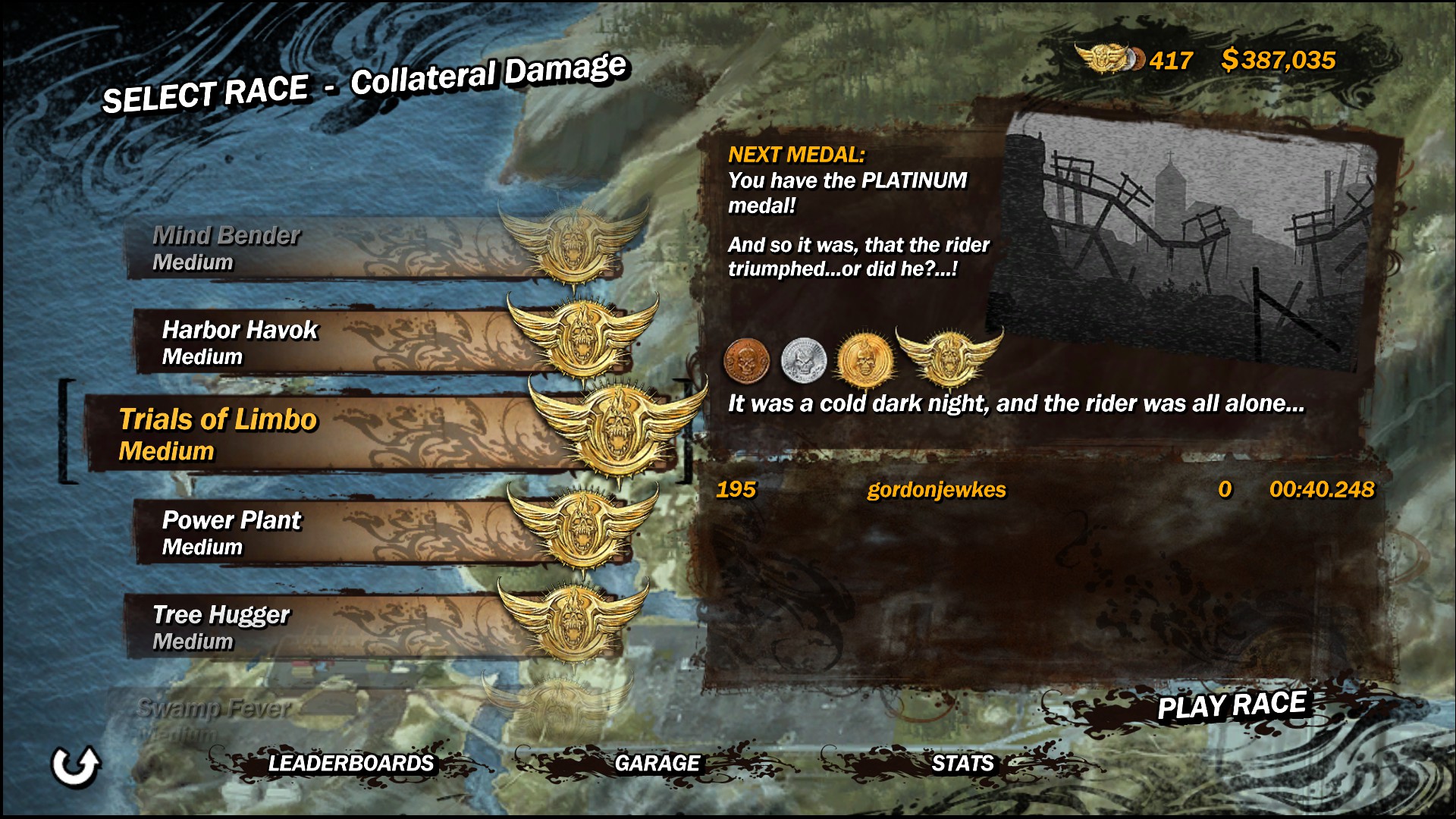Open the Leaderboards screen
Screen dimensions: 1456x819
pos(351,763)
